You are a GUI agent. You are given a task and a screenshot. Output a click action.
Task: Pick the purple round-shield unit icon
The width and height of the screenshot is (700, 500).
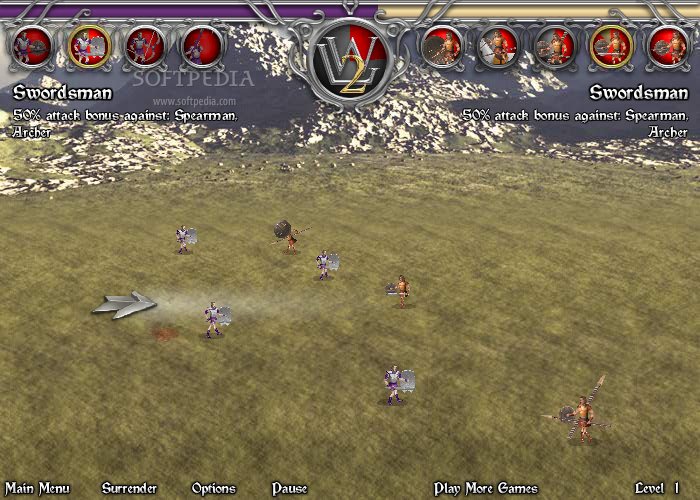point(33,45)
